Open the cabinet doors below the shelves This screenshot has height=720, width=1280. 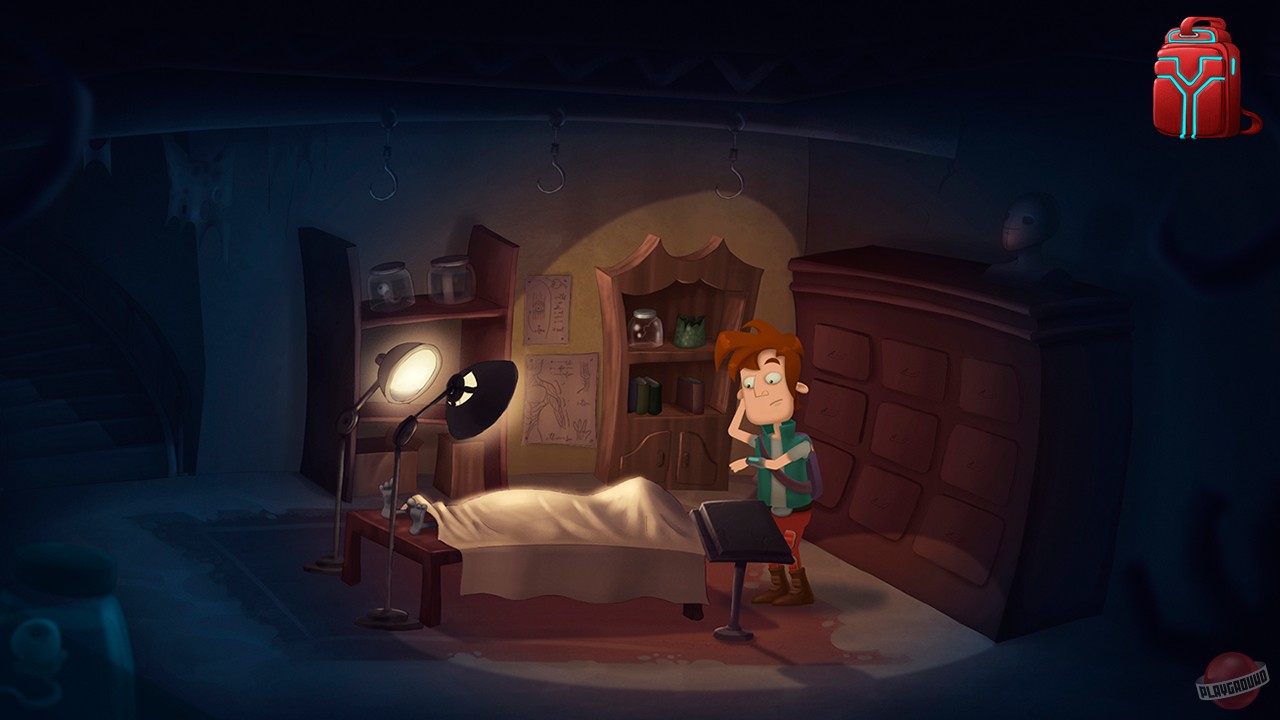tap(670, 455)
